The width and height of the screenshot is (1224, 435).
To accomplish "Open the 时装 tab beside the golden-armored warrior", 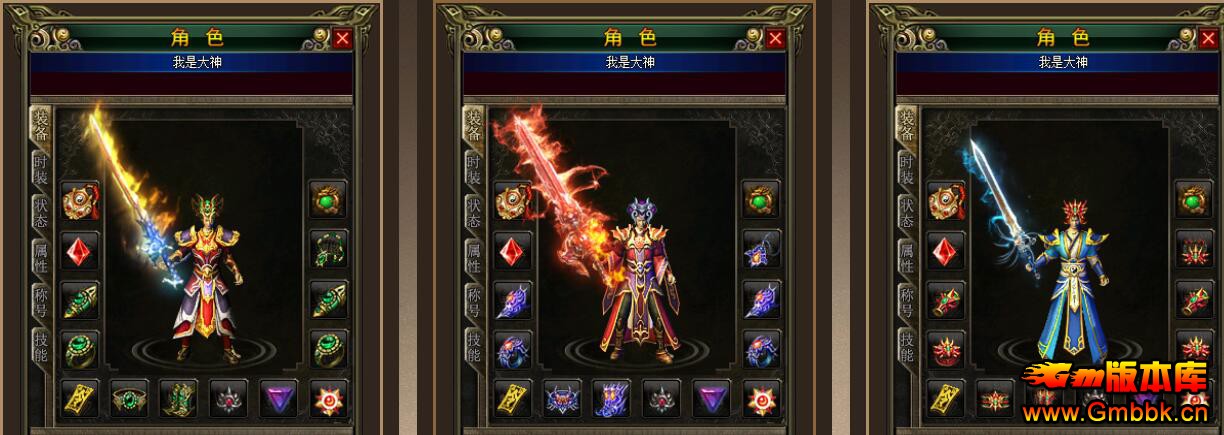I will 41,170.
